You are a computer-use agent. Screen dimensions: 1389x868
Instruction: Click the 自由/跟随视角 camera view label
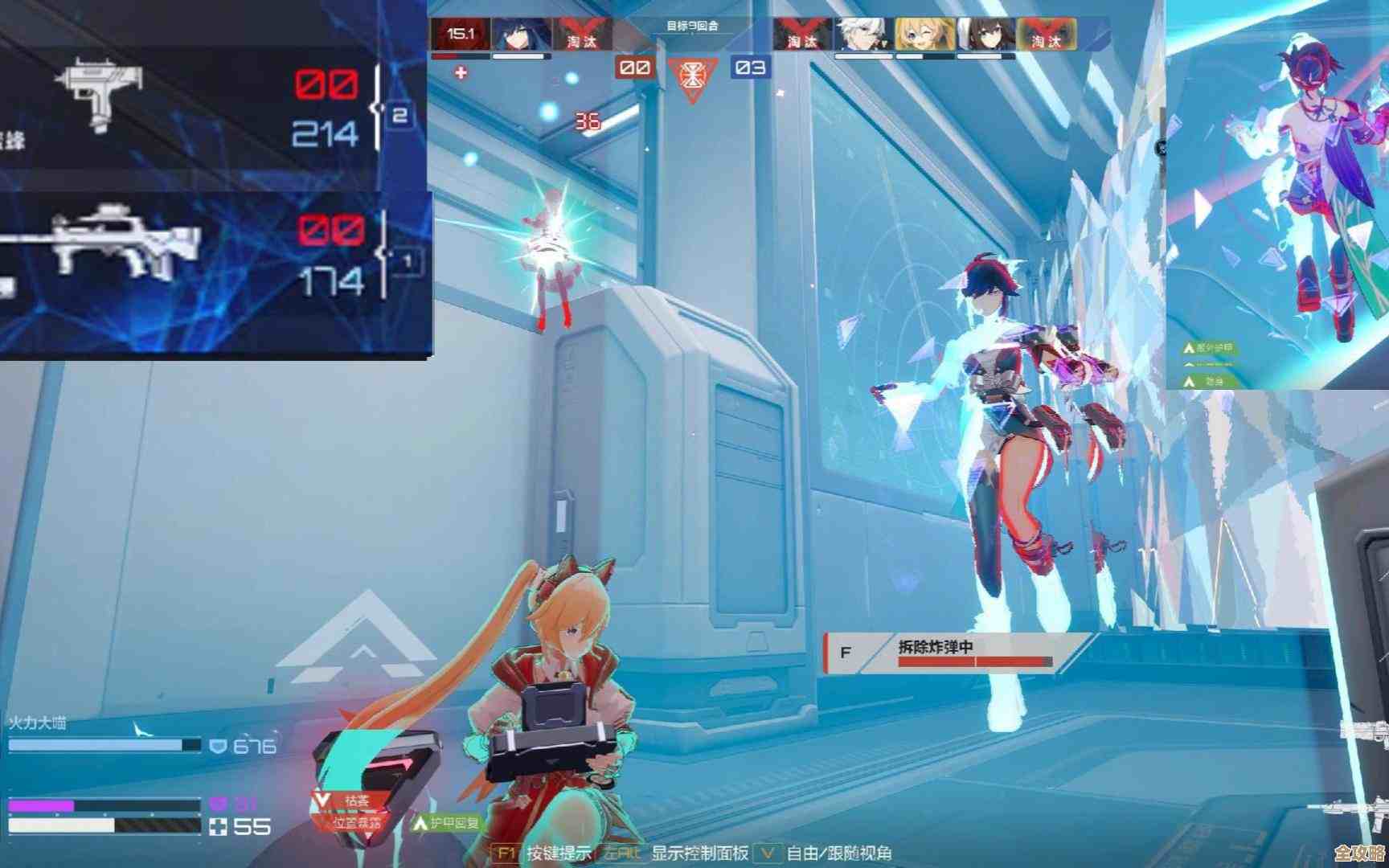(838, 854)
